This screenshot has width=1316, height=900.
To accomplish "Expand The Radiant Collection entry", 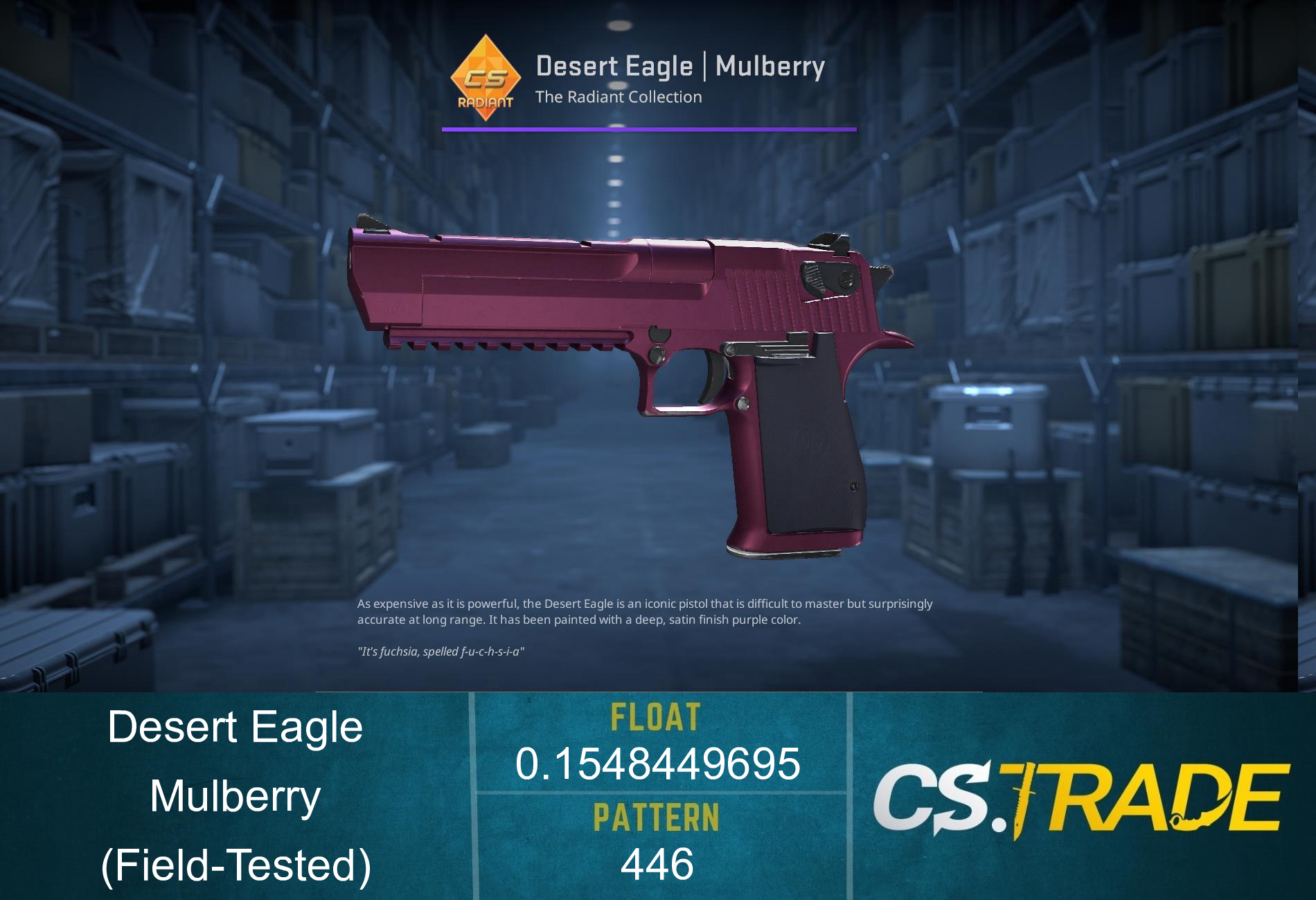I will [x=619, y=98].
